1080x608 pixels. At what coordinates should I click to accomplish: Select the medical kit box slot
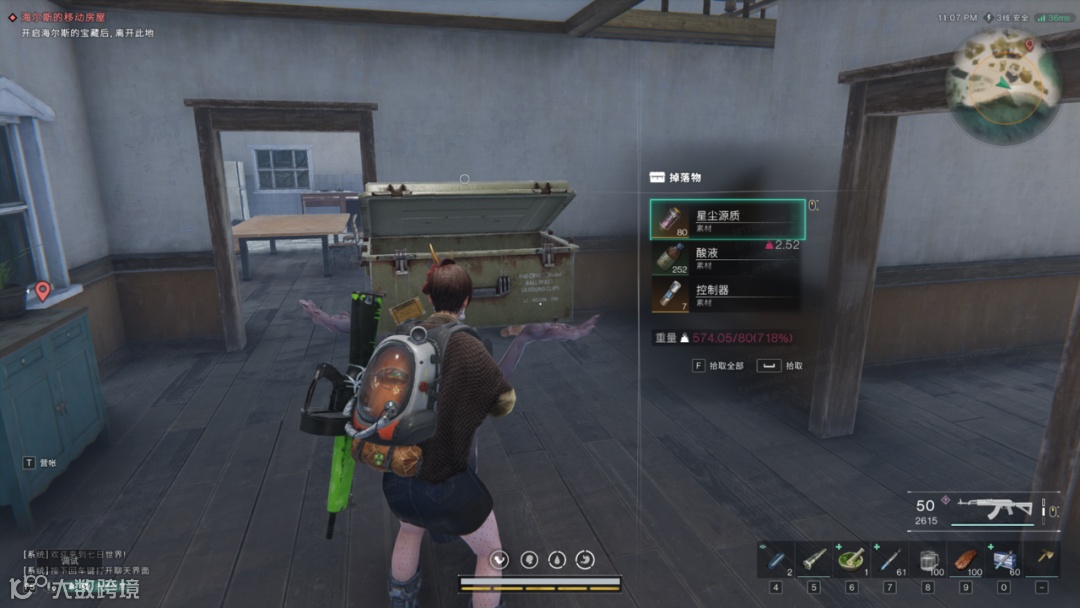coord(1004,559)
